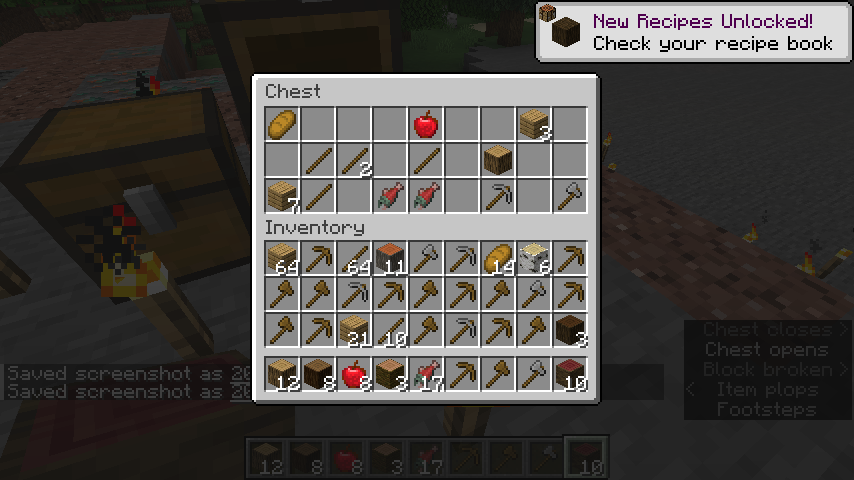Image resolution: width=854 pixels, height=480 pixels.
Task: Pick up the oak log in the chest
Action: point(498,160)
